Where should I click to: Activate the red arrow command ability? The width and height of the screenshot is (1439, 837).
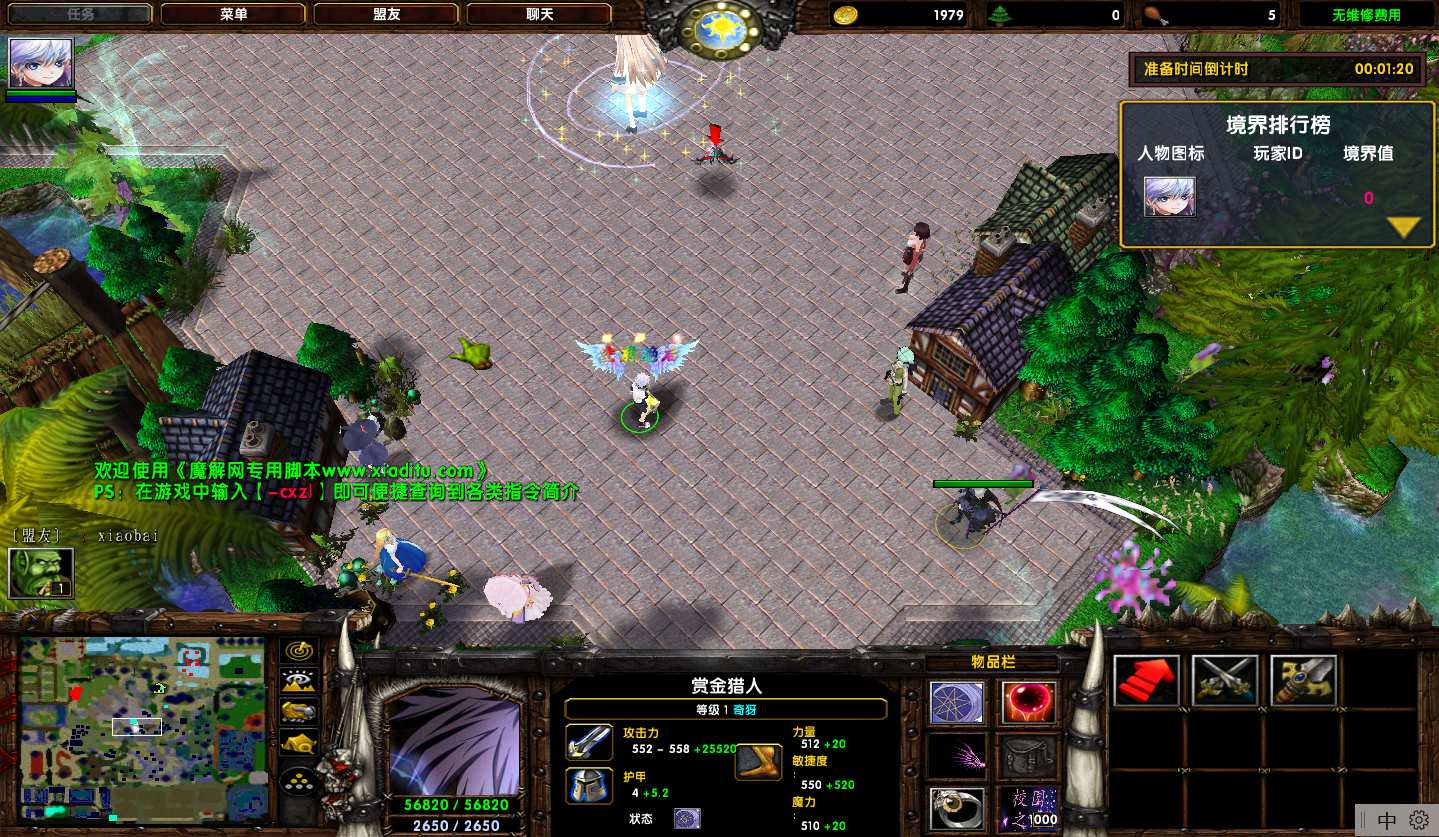tap(1146, 681)
